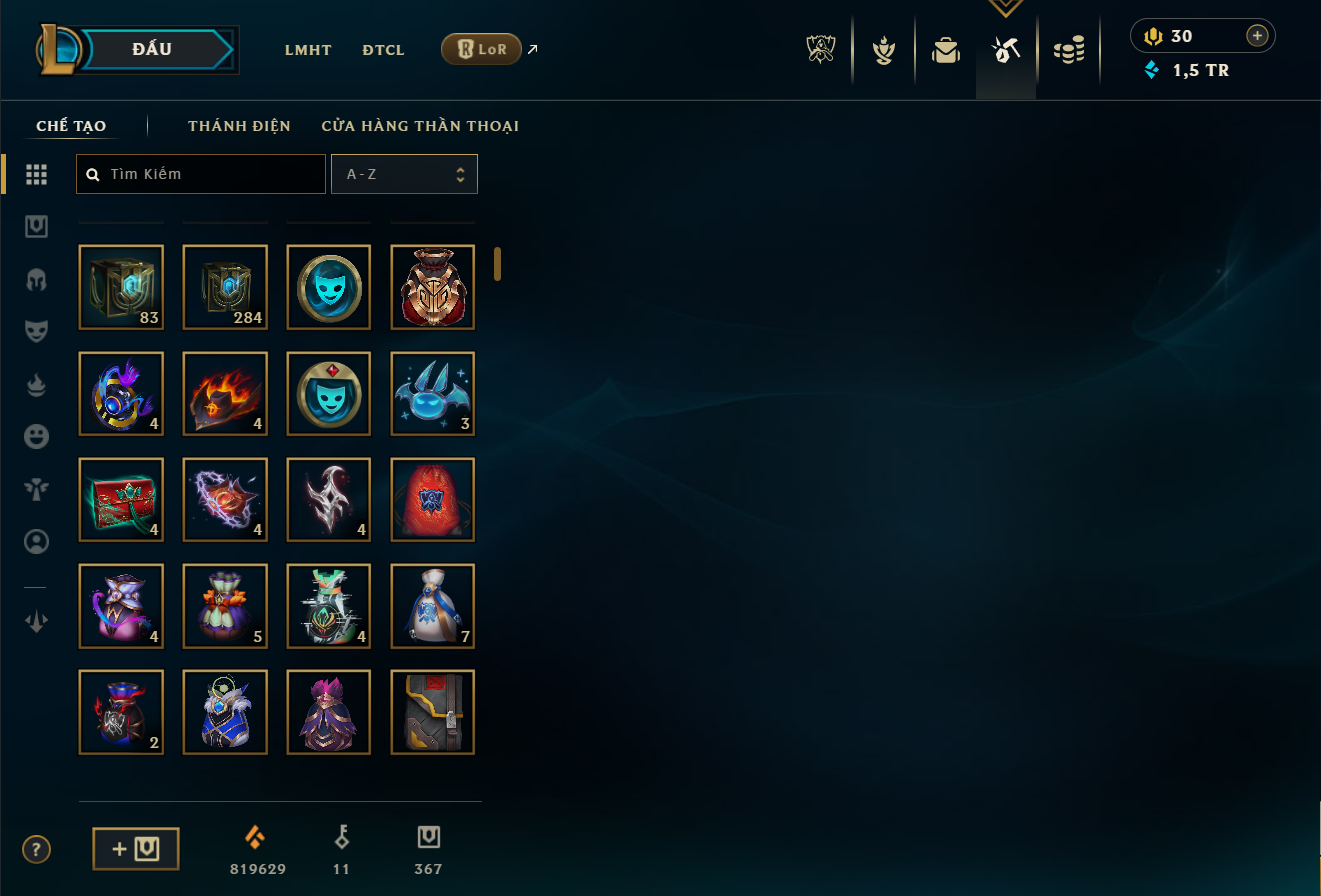1321x896 pixels.
Task: Add more RP with the plus button
Action: pyautogui.click(x=1257, y=36)
